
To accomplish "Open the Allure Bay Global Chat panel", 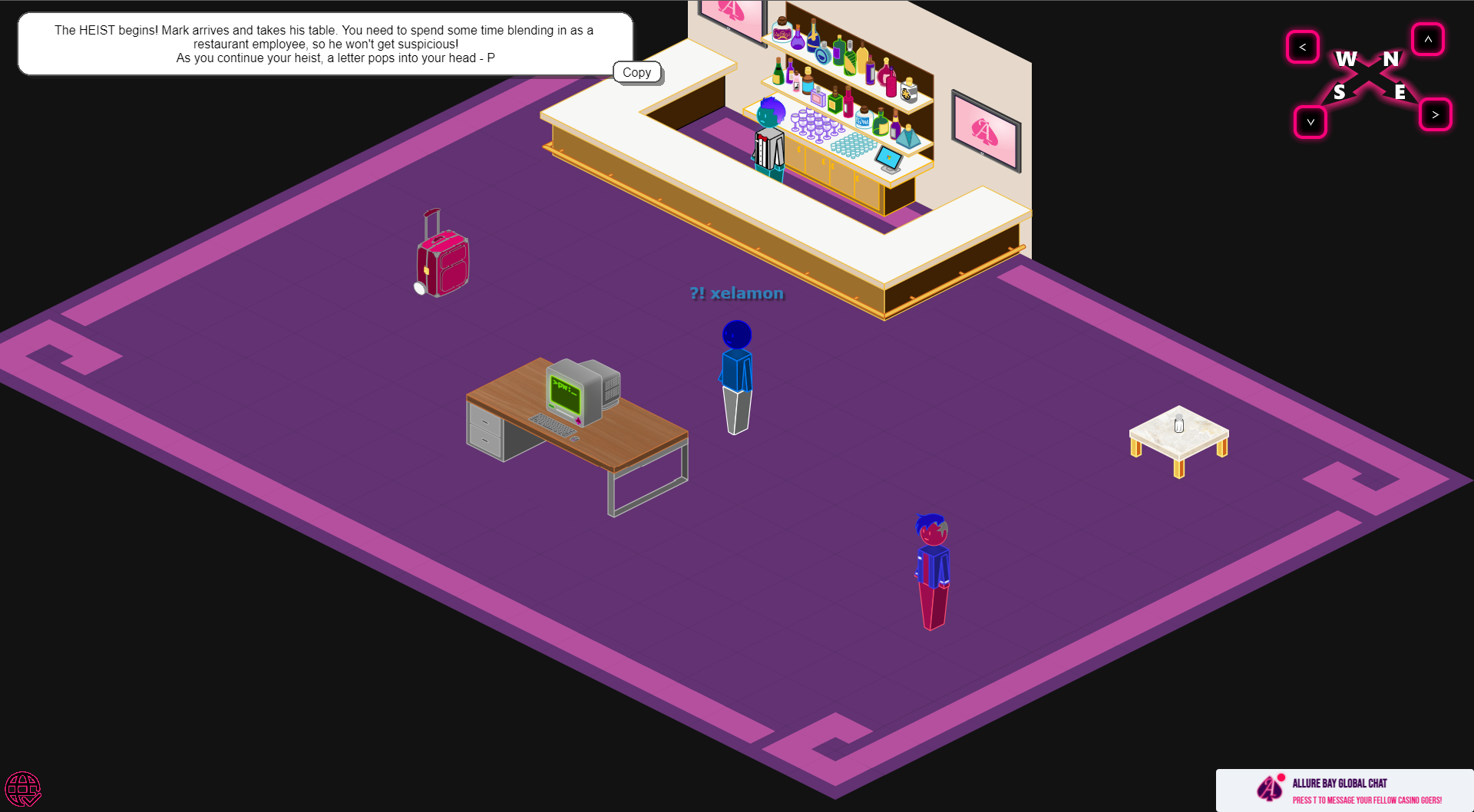I will pos(1344,791).
